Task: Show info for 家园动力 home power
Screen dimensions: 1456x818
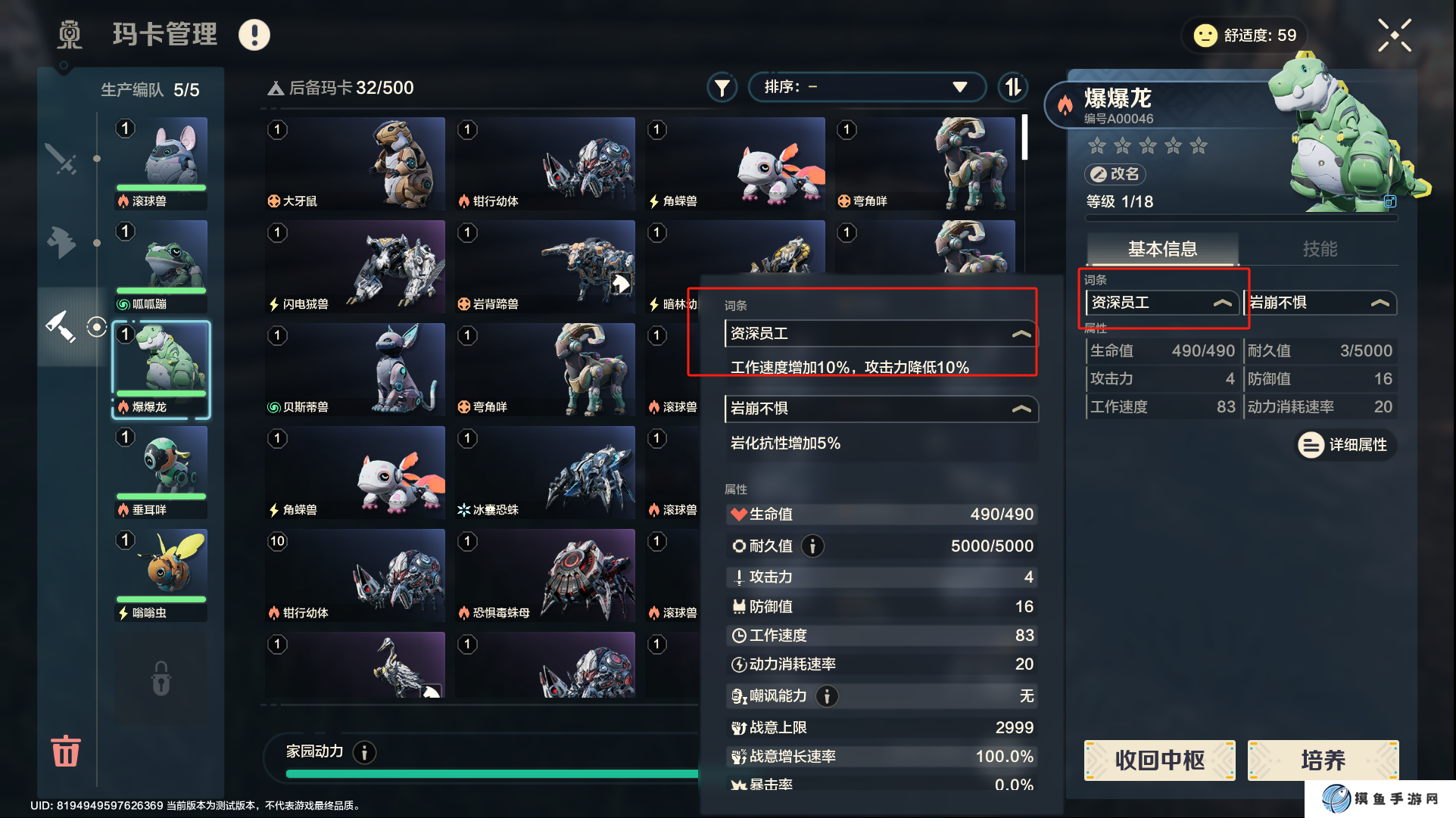Action: tap(365, 752)
